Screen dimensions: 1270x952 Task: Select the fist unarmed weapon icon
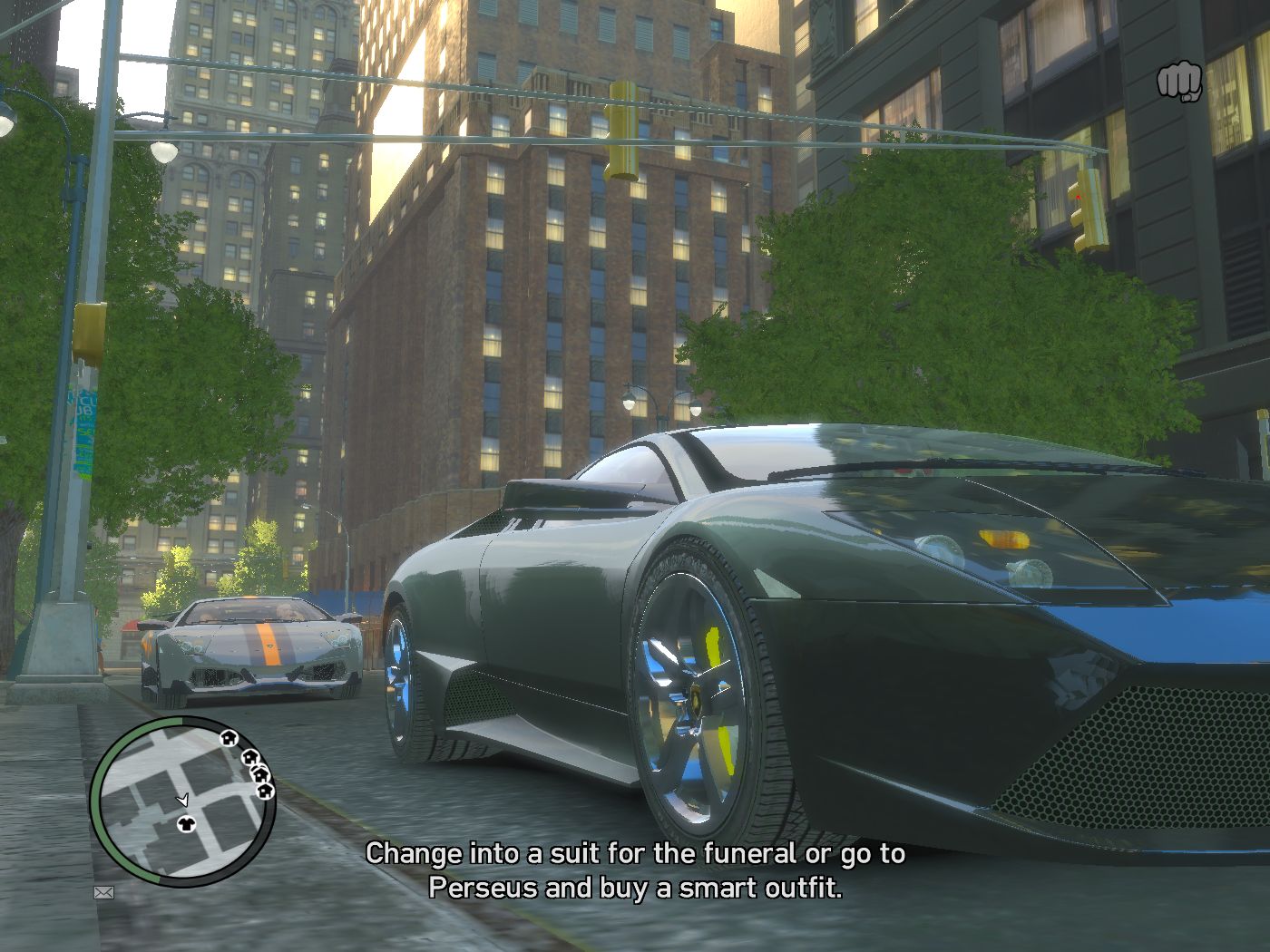tap(1178, 83)
